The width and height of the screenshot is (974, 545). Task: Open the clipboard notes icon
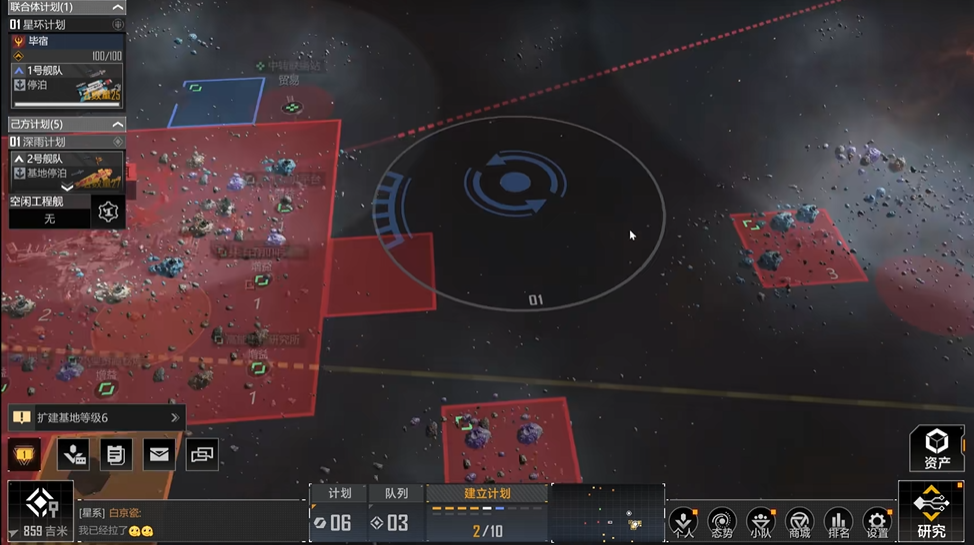tap(115, 455)
